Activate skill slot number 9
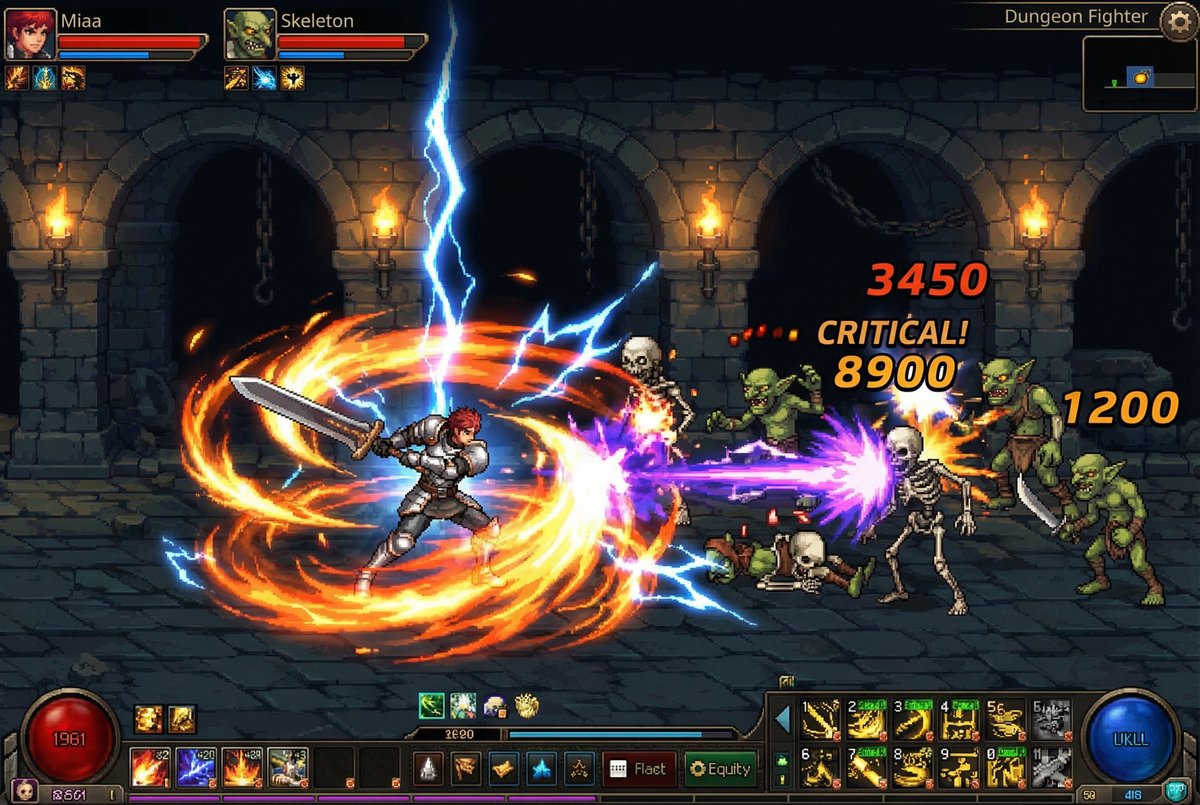 [x=960, y=767]
